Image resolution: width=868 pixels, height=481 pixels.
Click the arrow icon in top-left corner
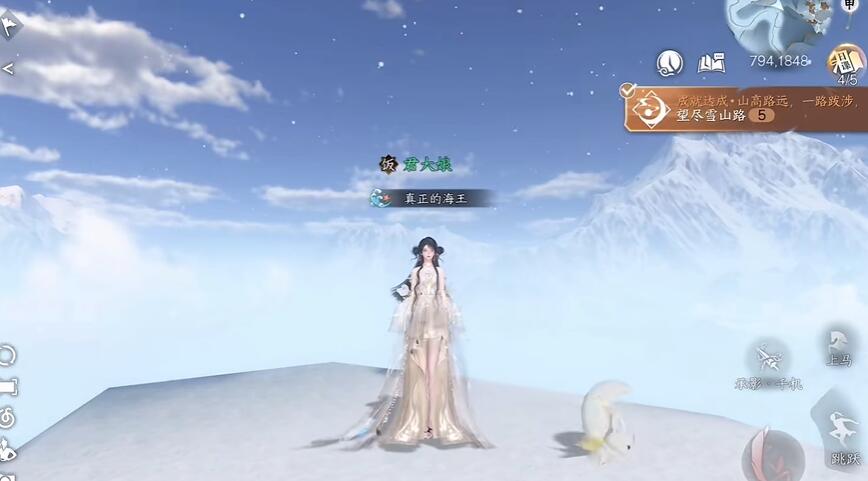pos(9,25)
